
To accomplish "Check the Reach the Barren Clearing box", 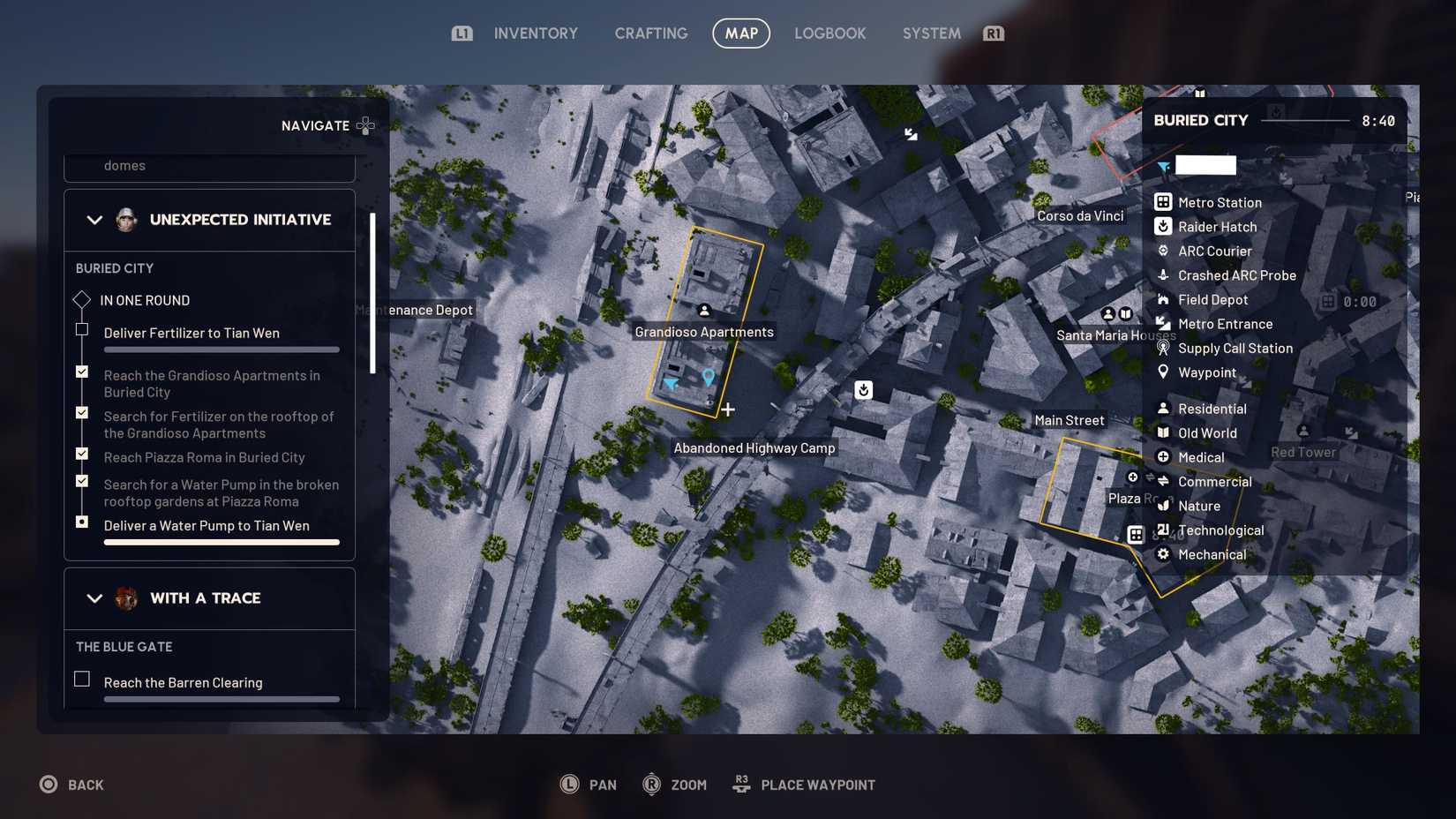I will (81, 679).
